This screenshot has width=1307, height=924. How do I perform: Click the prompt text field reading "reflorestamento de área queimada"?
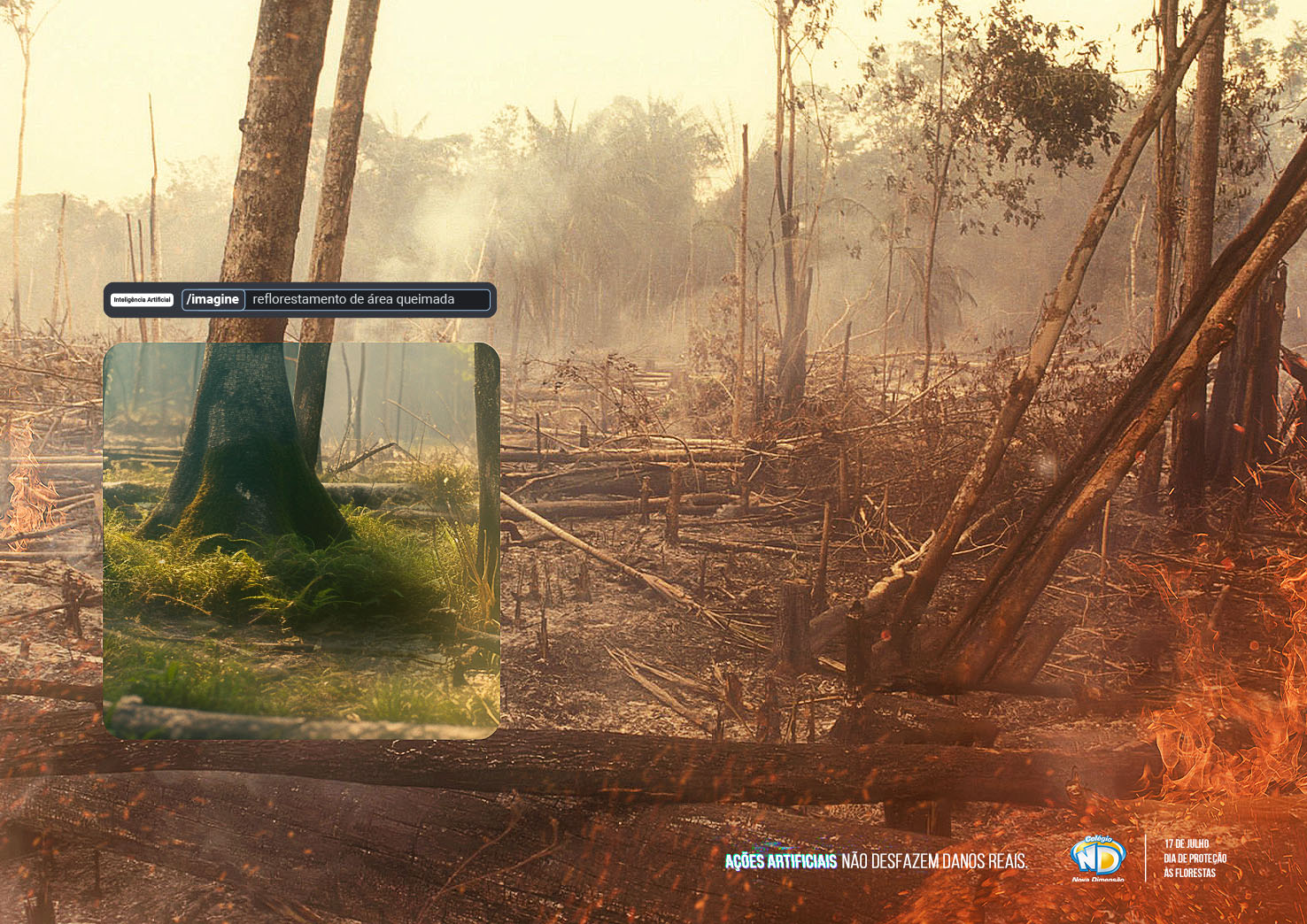pos(367,300)
